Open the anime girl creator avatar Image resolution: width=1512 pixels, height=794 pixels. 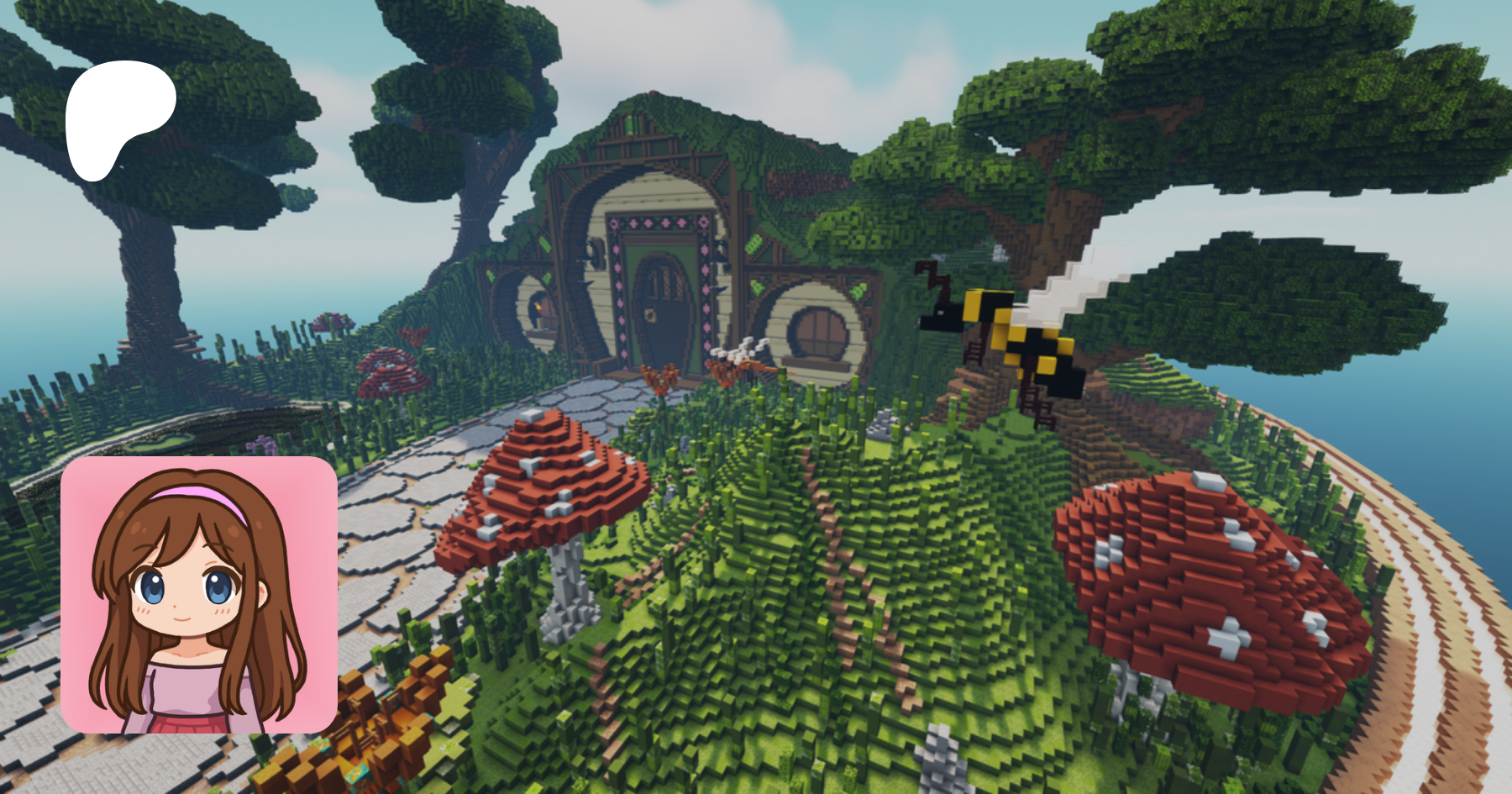click(199, 595)
